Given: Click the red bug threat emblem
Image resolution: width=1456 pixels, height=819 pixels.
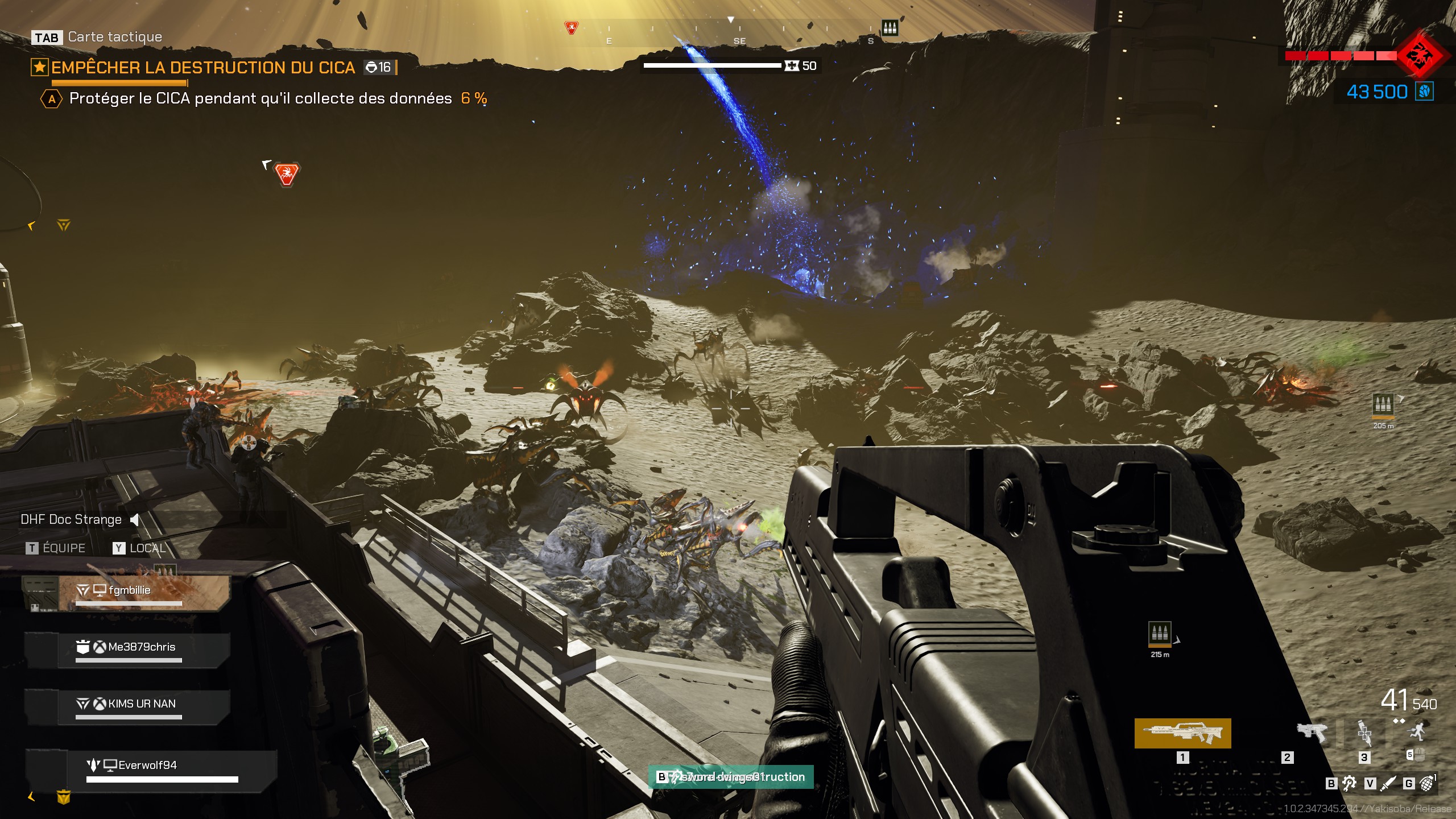Looking at the screenshot, I should [1420, 56].
